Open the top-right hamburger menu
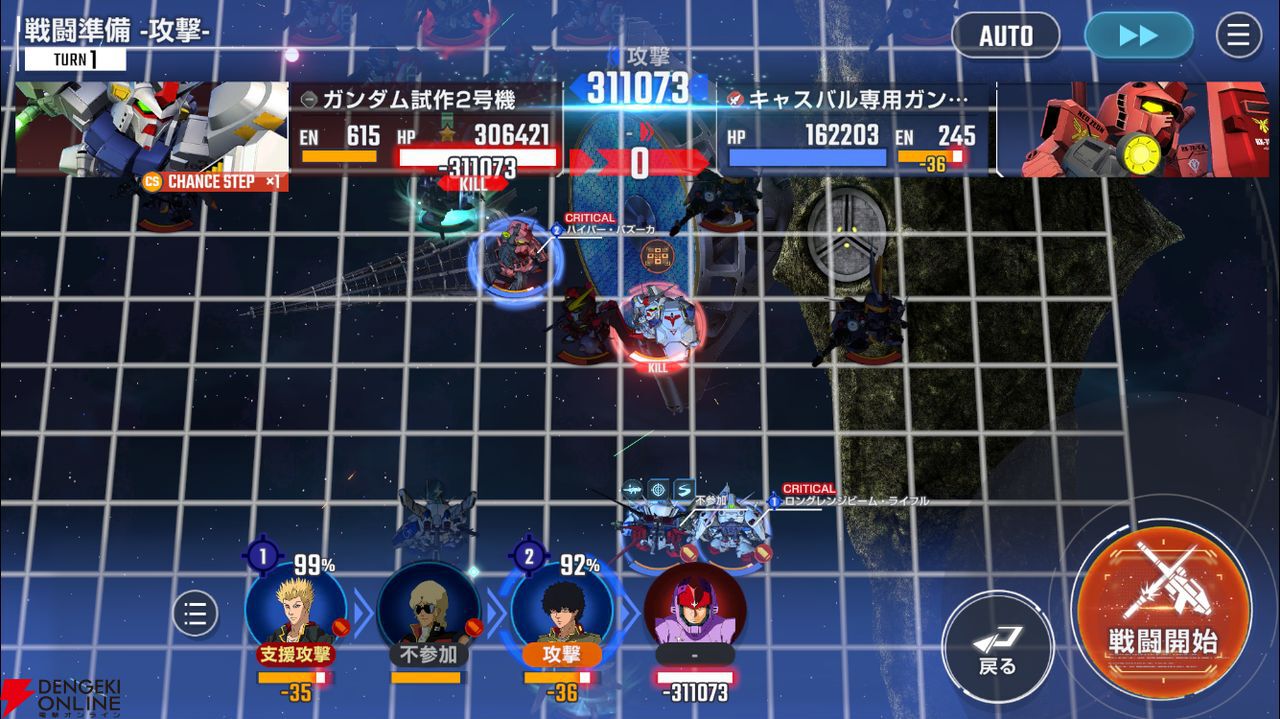 [x=1238, y=36]
